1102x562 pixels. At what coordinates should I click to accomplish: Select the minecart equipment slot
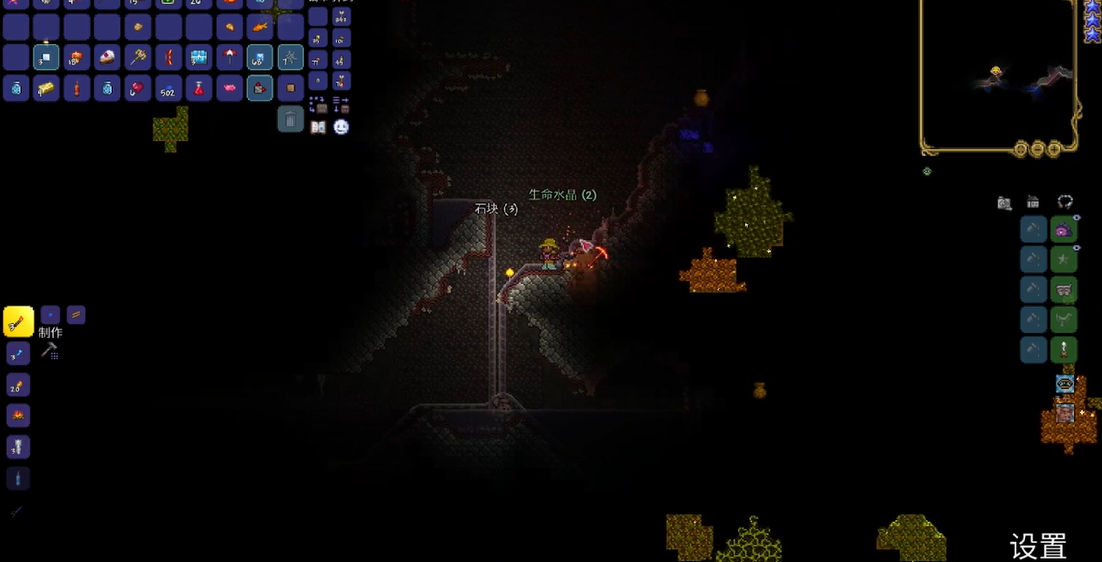tap(1063, 290)
